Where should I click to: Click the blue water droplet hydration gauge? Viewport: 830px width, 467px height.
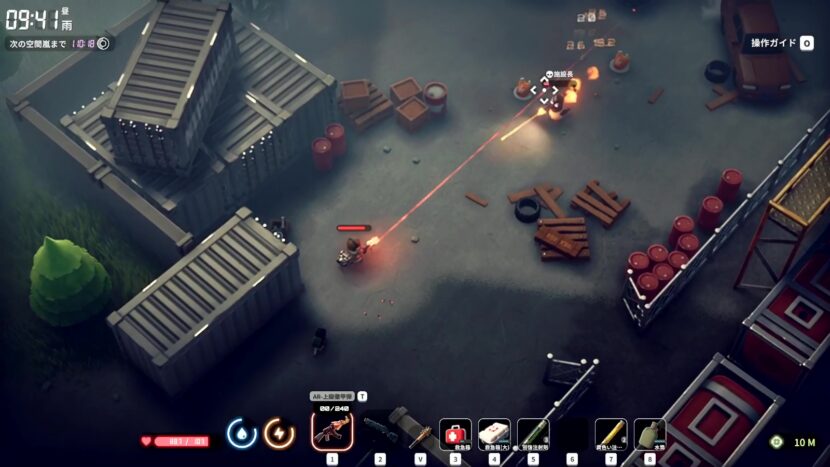click(242, 433)
